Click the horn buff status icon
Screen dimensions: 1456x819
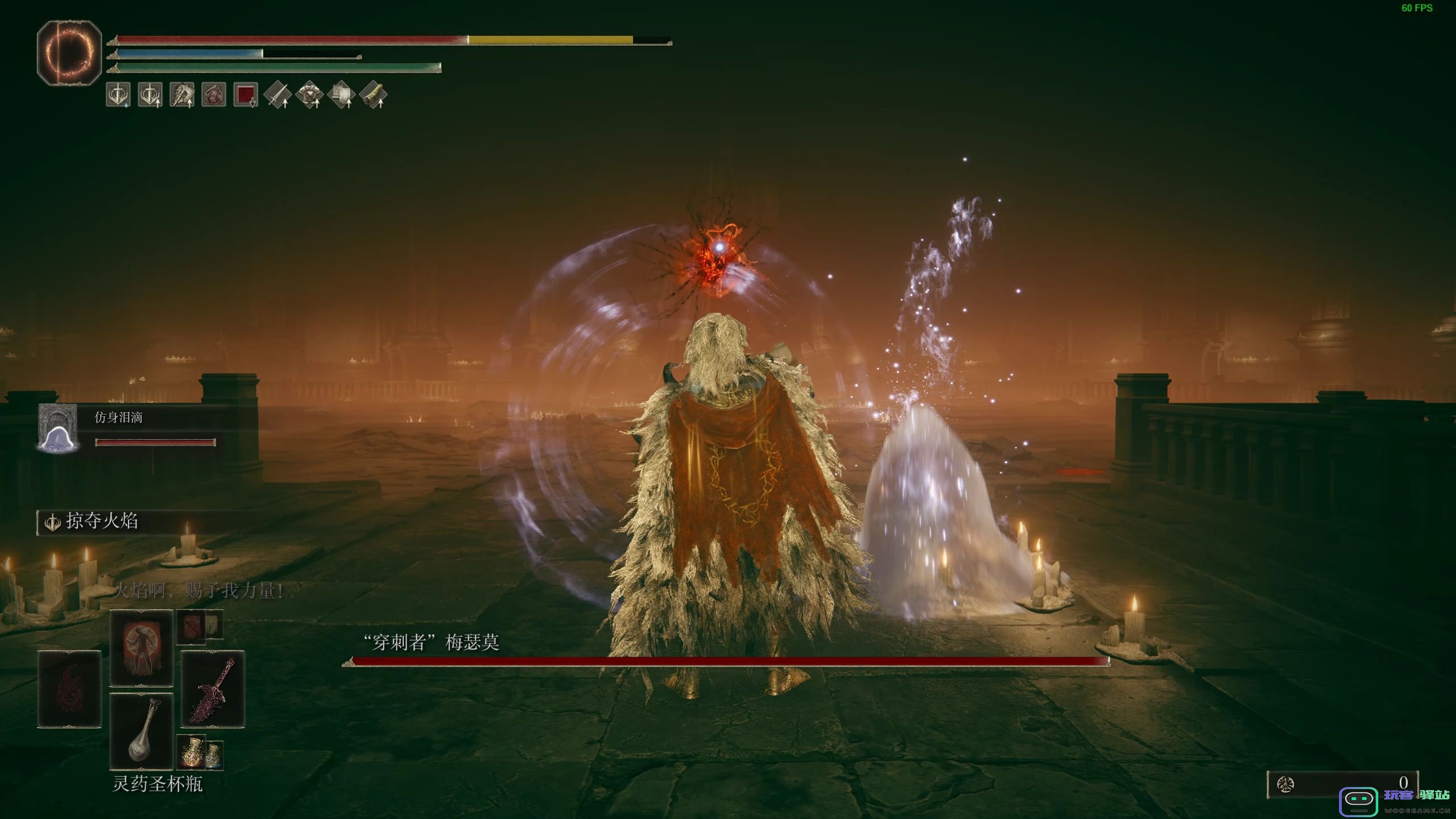coord(373,94)
